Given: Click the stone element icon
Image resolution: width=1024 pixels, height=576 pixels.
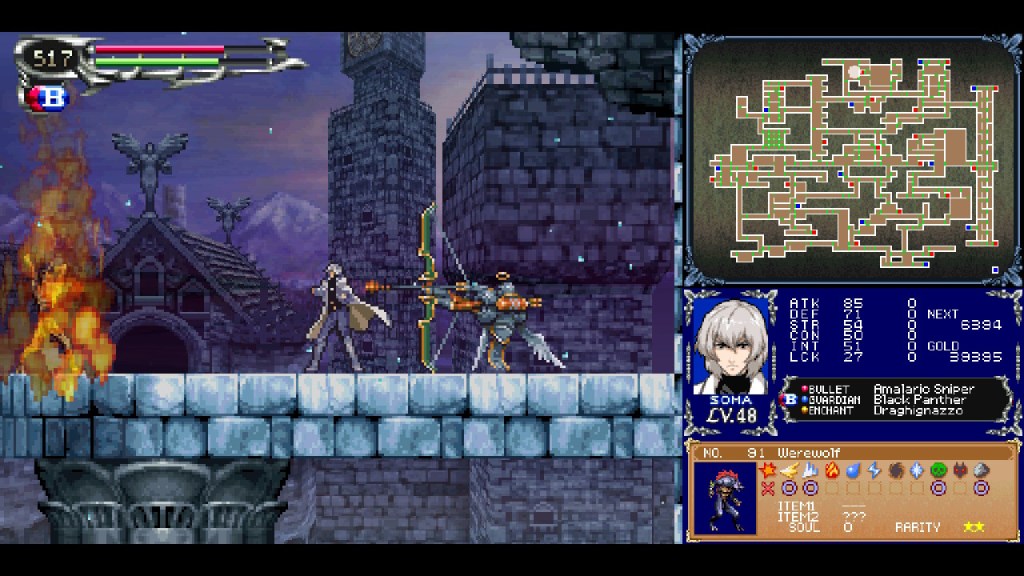Looking at the screenshot, I should [x=981, y=470].
